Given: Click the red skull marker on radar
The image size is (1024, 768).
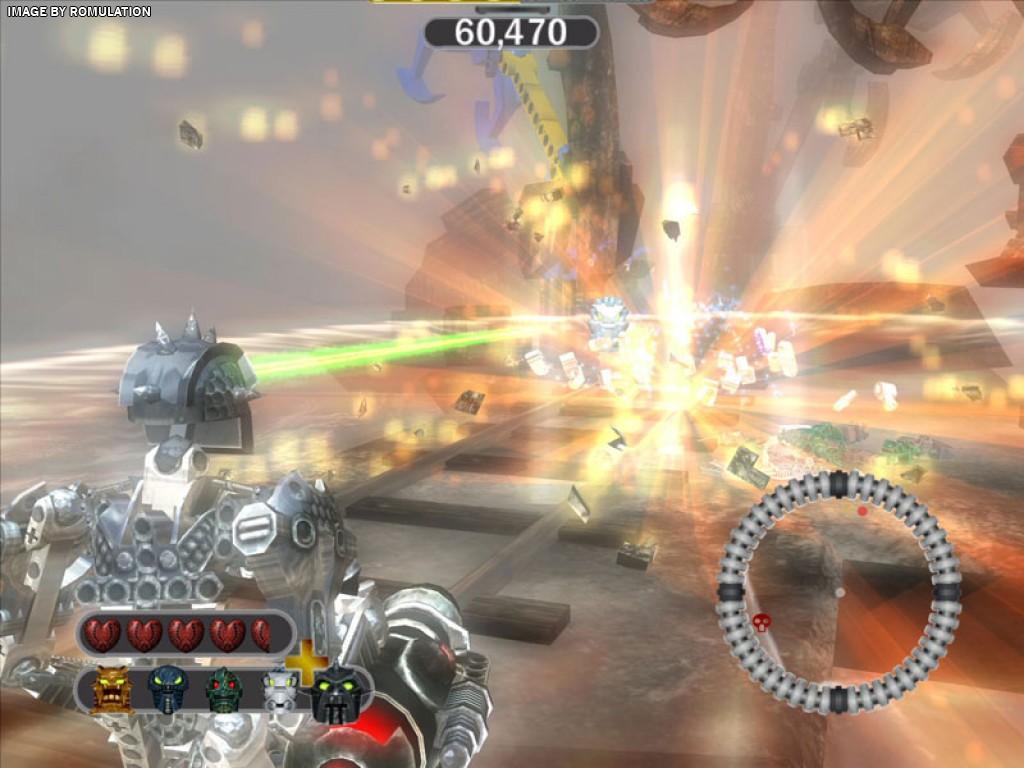Looking at the screenshot, I should click(x=760, y=622).
